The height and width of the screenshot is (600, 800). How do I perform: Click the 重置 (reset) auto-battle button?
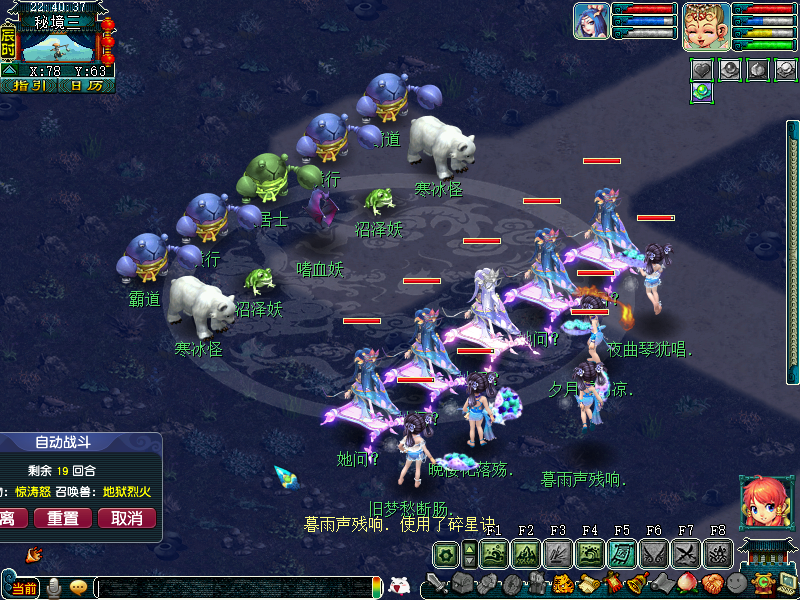(x=63, y=518)
